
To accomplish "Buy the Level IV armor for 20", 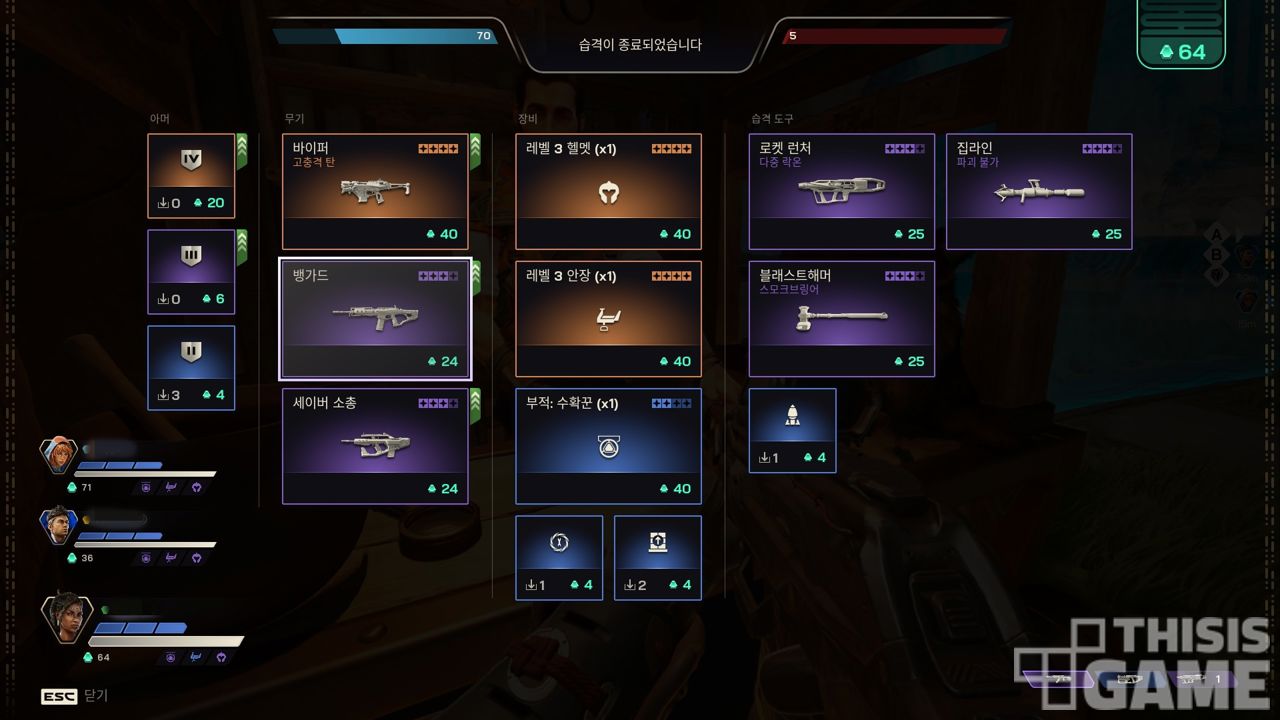I will click(191, 176).
